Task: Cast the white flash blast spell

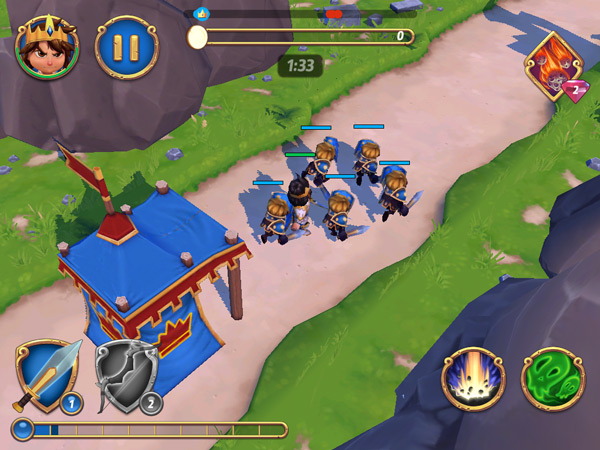Action: 473,379
